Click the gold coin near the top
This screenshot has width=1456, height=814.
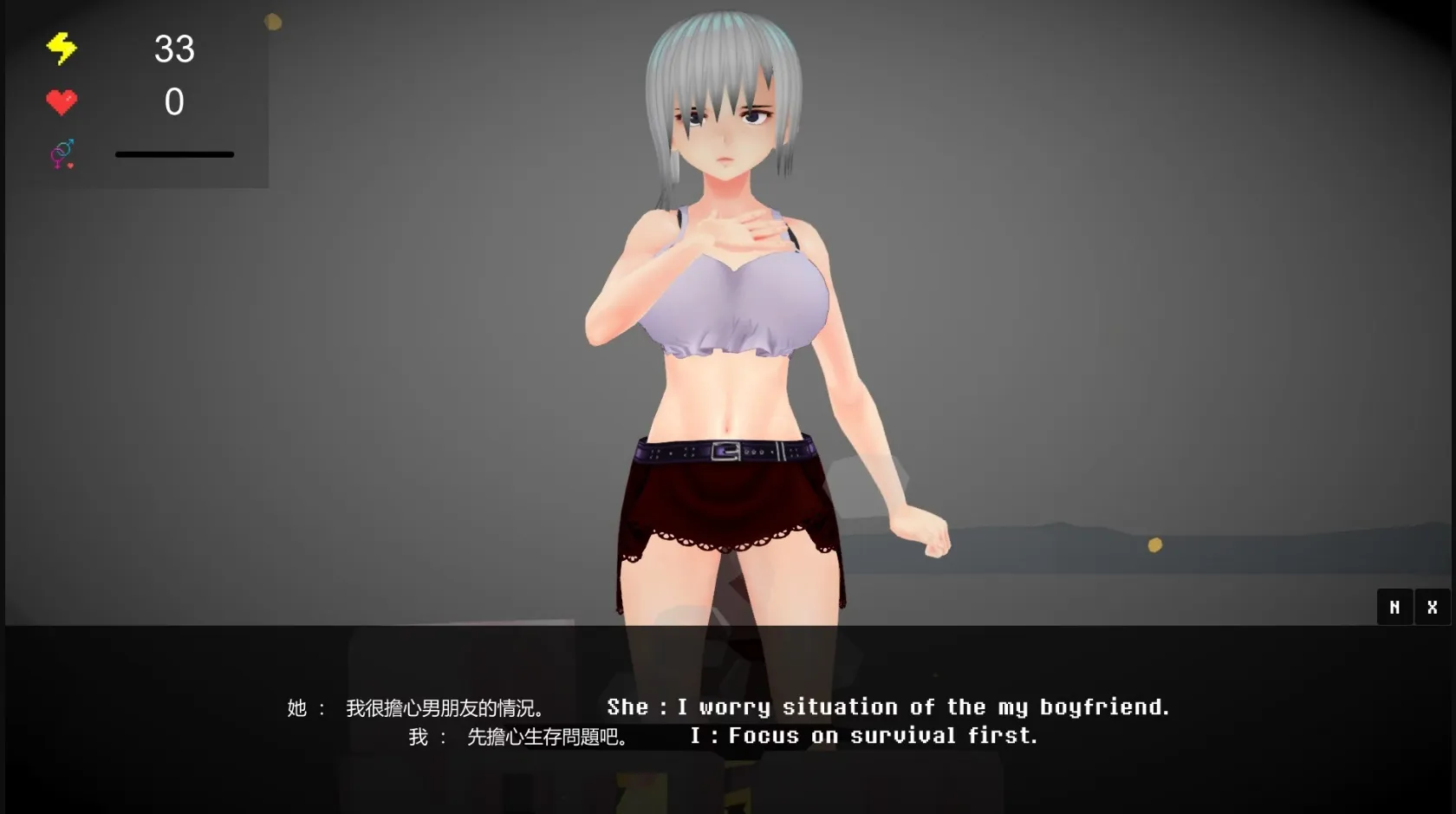click(274, 20)
